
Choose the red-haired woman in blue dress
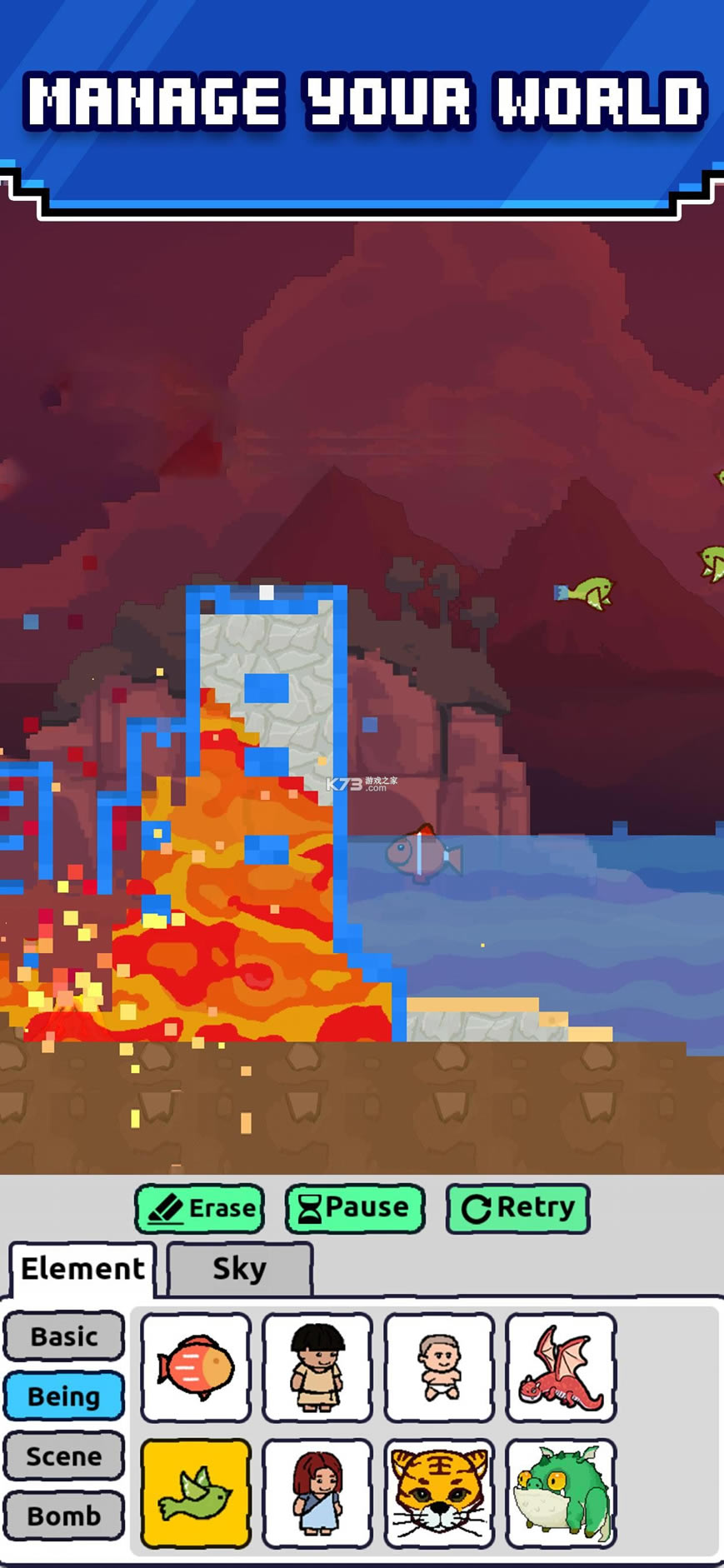[317, 1494]
